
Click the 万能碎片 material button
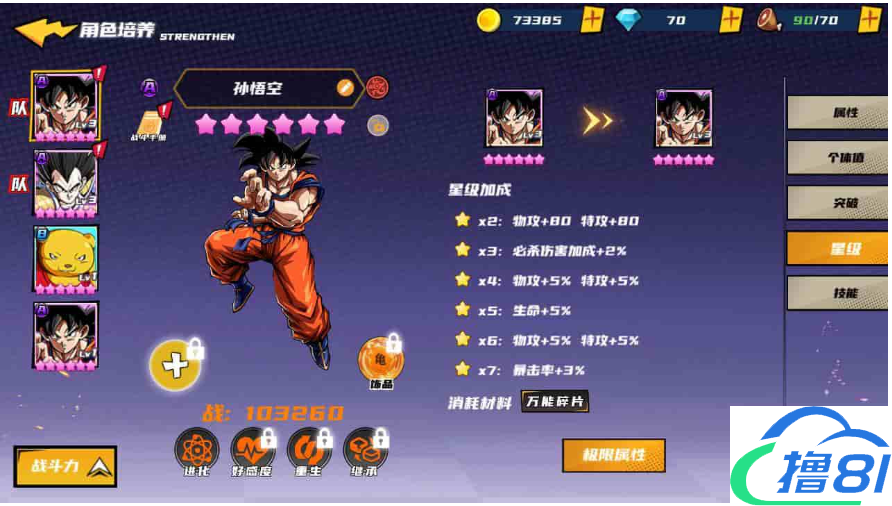tap(555, 402)
